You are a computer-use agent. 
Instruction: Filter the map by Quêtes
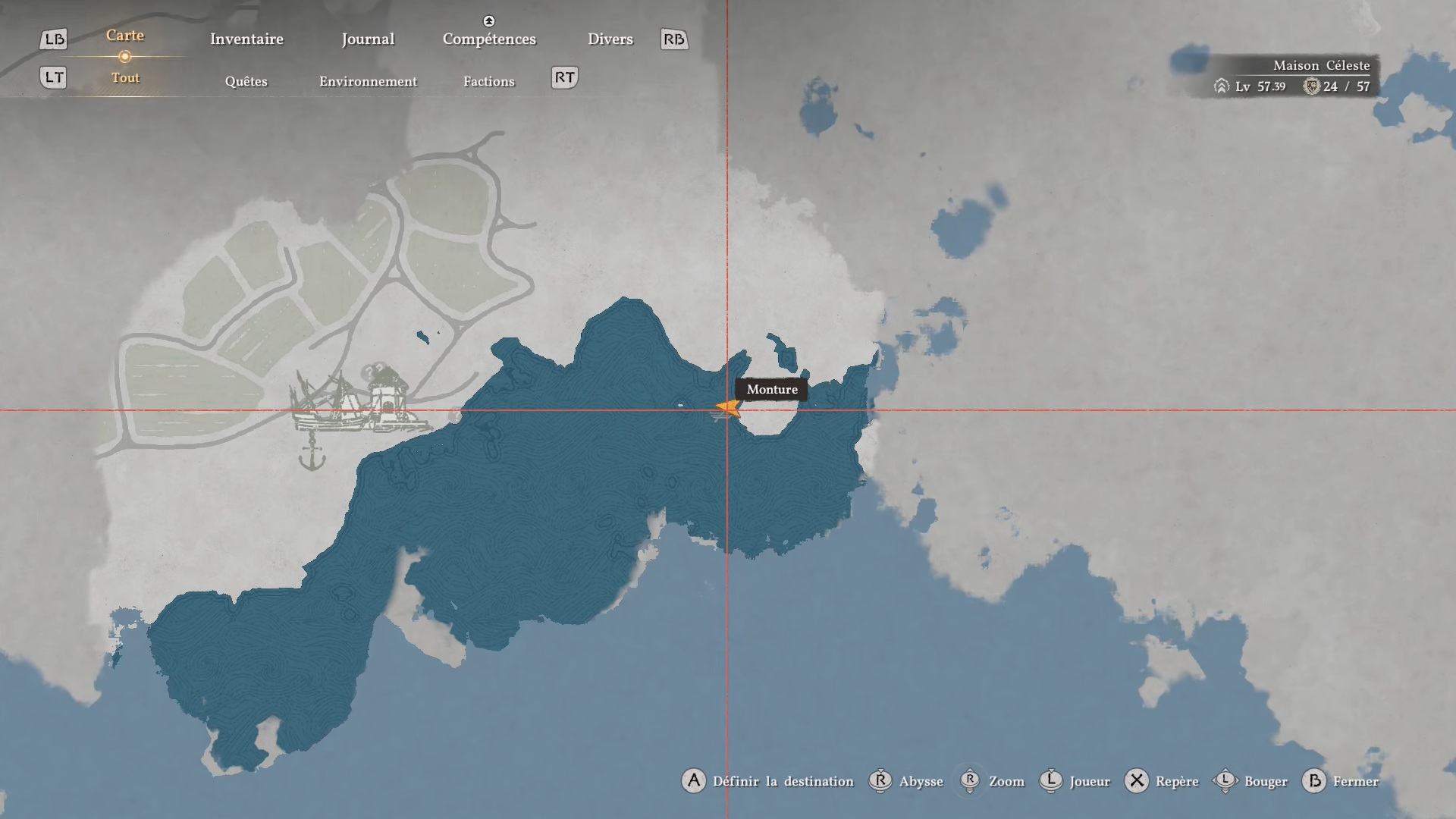(x=246, y=82)
